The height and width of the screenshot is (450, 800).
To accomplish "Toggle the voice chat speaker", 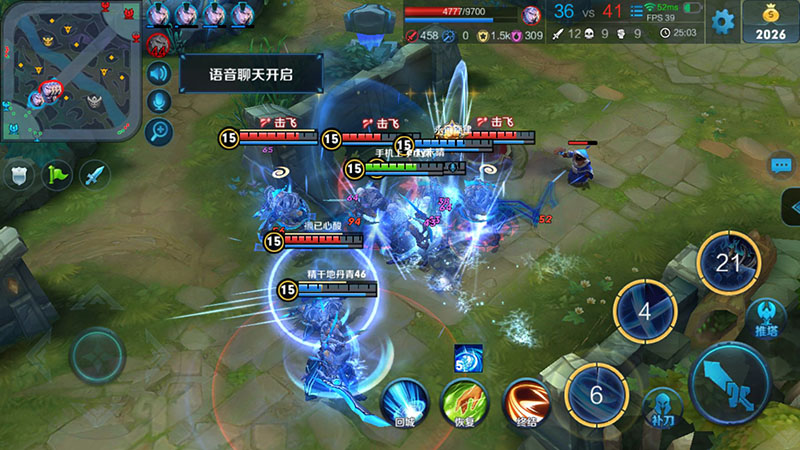I will click(159, 73).
